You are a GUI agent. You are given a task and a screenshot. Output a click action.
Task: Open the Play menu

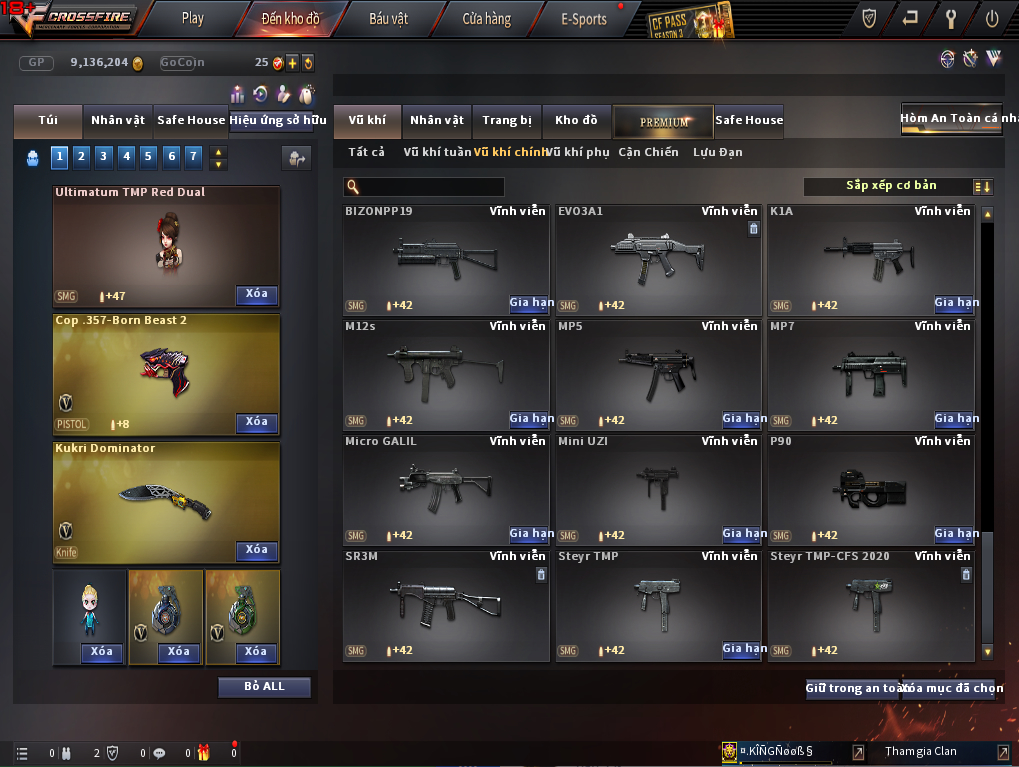193,18
